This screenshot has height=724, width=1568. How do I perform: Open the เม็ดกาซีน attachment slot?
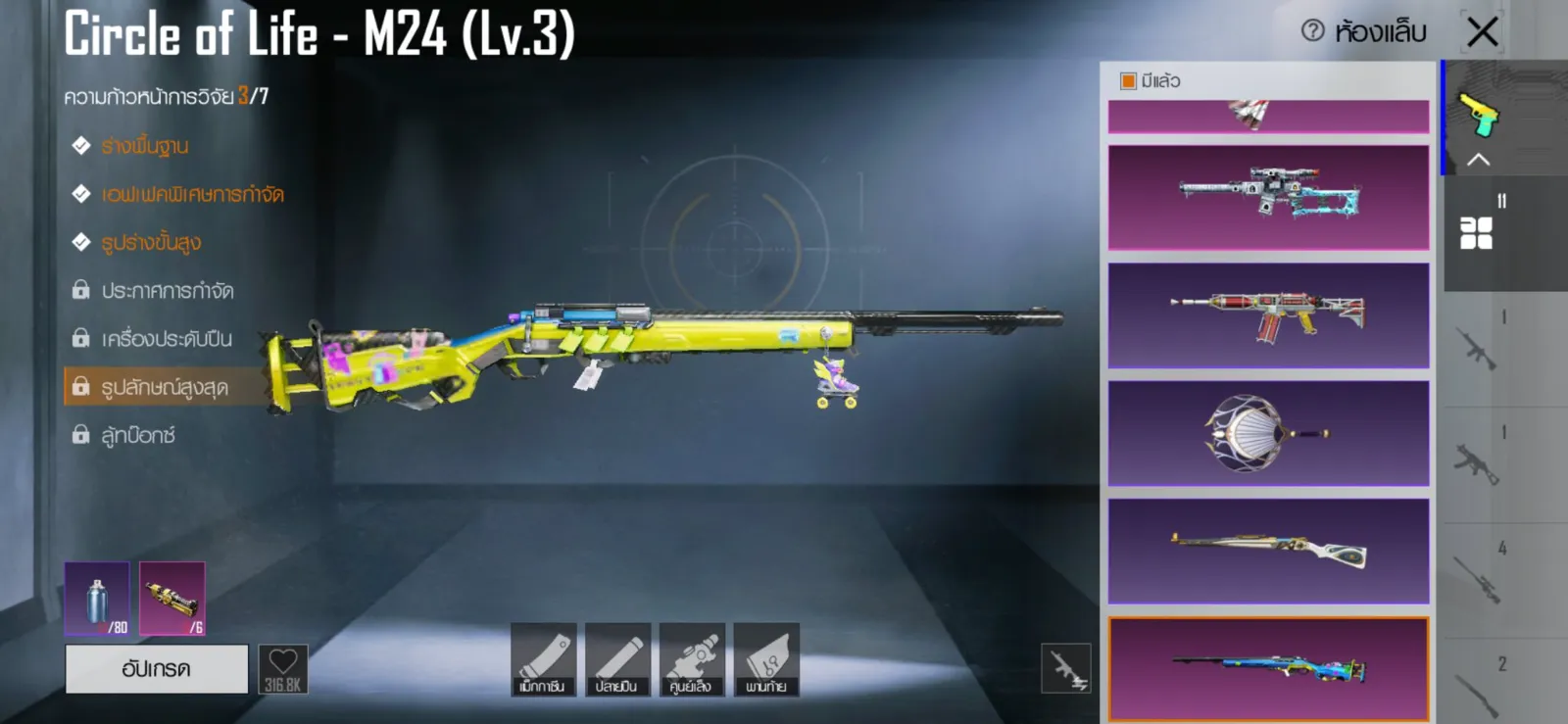(x=543, y=659)
